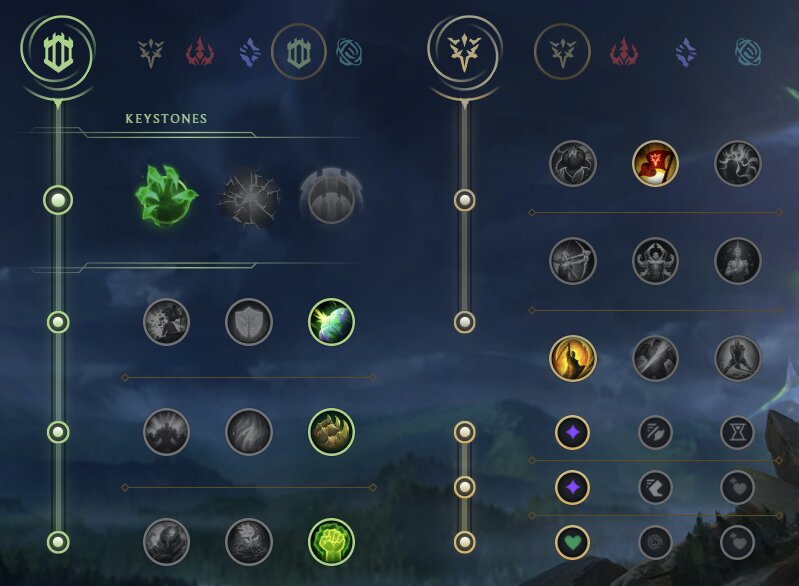The image size is (799, 586).
Task: Pick the Conditioning rune
Action: (x=166, y=432)
